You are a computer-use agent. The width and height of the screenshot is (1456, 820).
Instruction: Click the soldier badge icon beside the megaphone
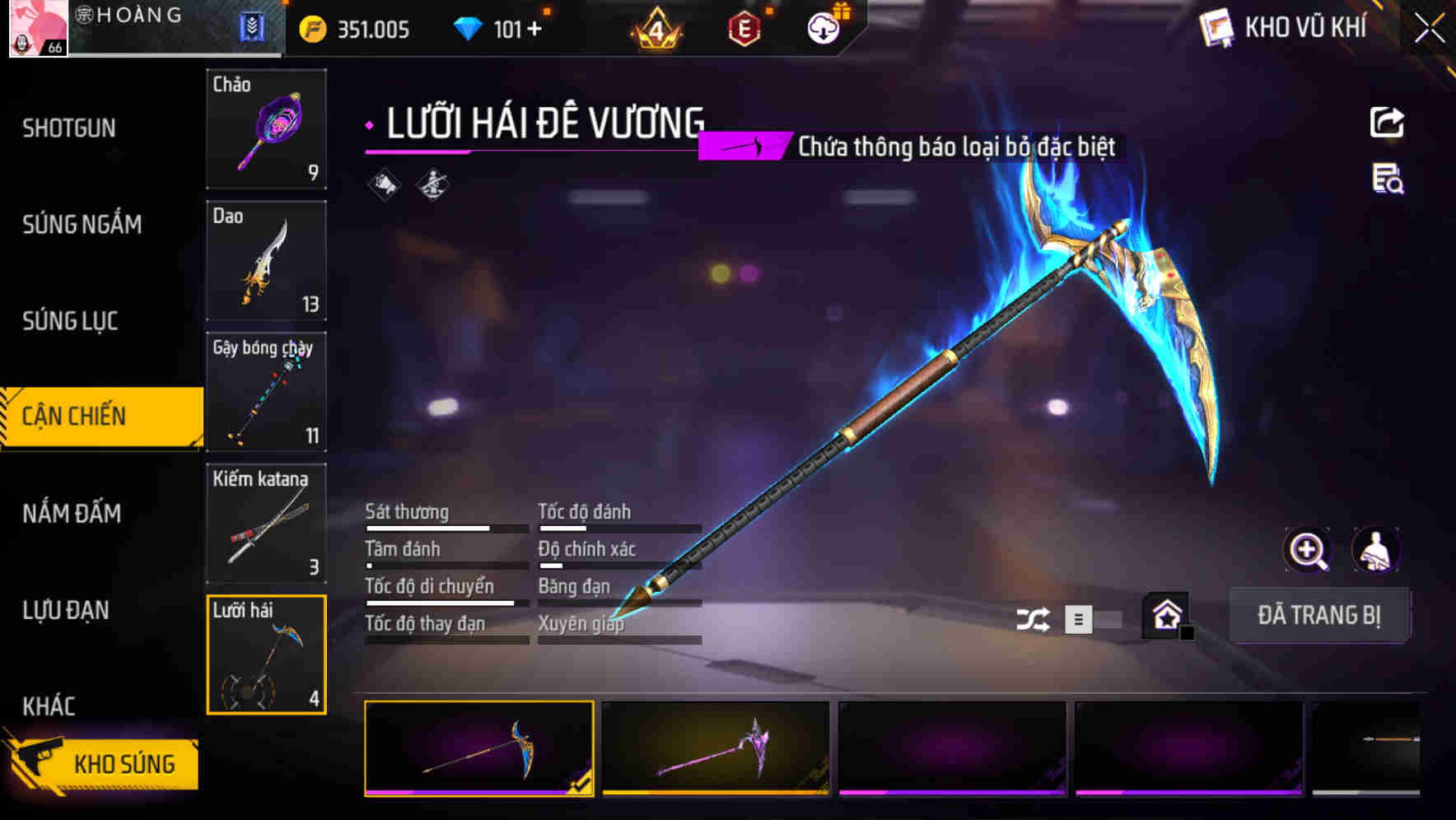434,183
